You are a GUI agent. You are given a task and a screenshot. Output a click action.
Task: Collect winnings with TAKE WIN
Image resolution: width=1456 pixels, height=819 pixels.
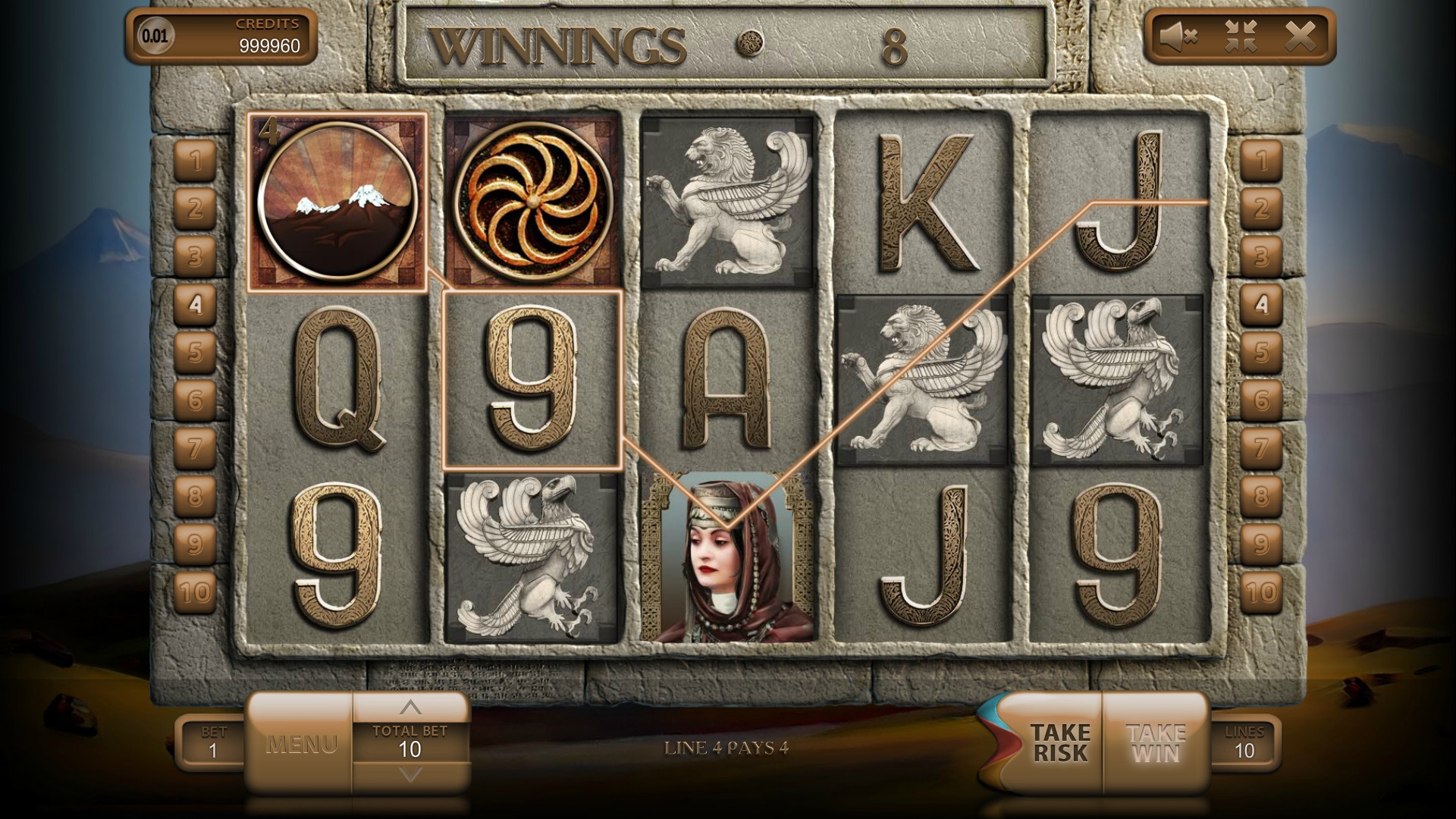[1156, 743]
